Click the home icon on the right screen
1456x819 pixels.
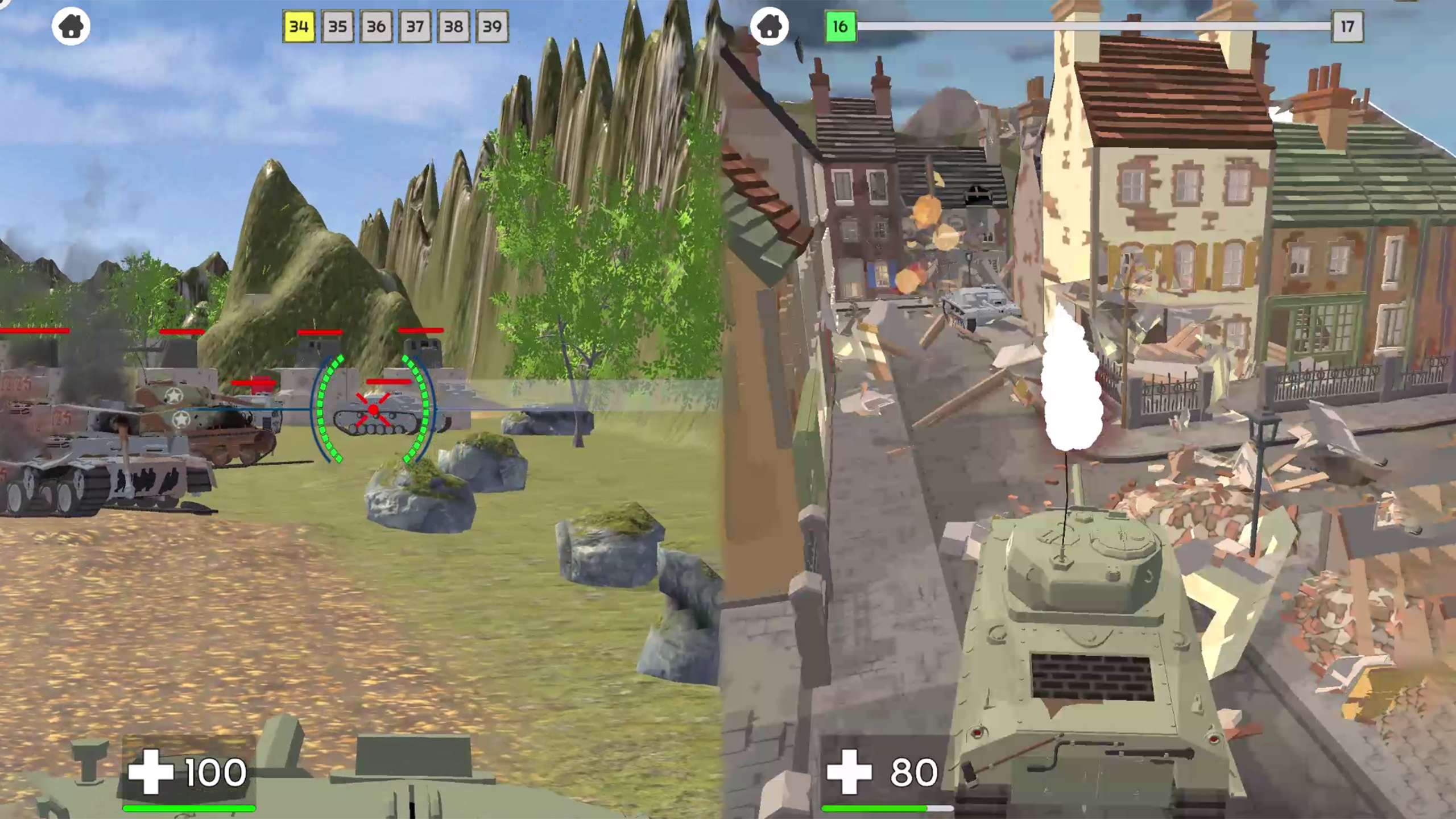click(769, 27)
